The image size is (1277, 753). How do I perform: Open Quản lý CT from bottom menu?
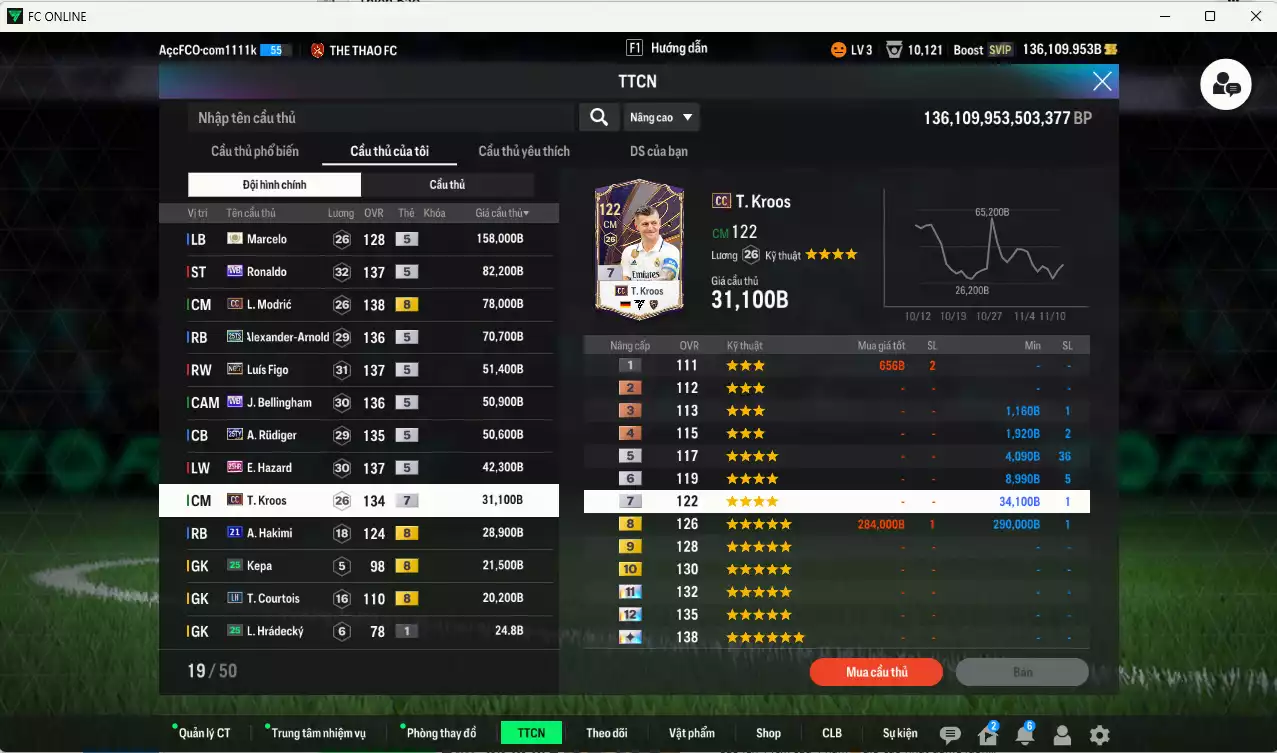pyautogui.click(x=204, y=733)
